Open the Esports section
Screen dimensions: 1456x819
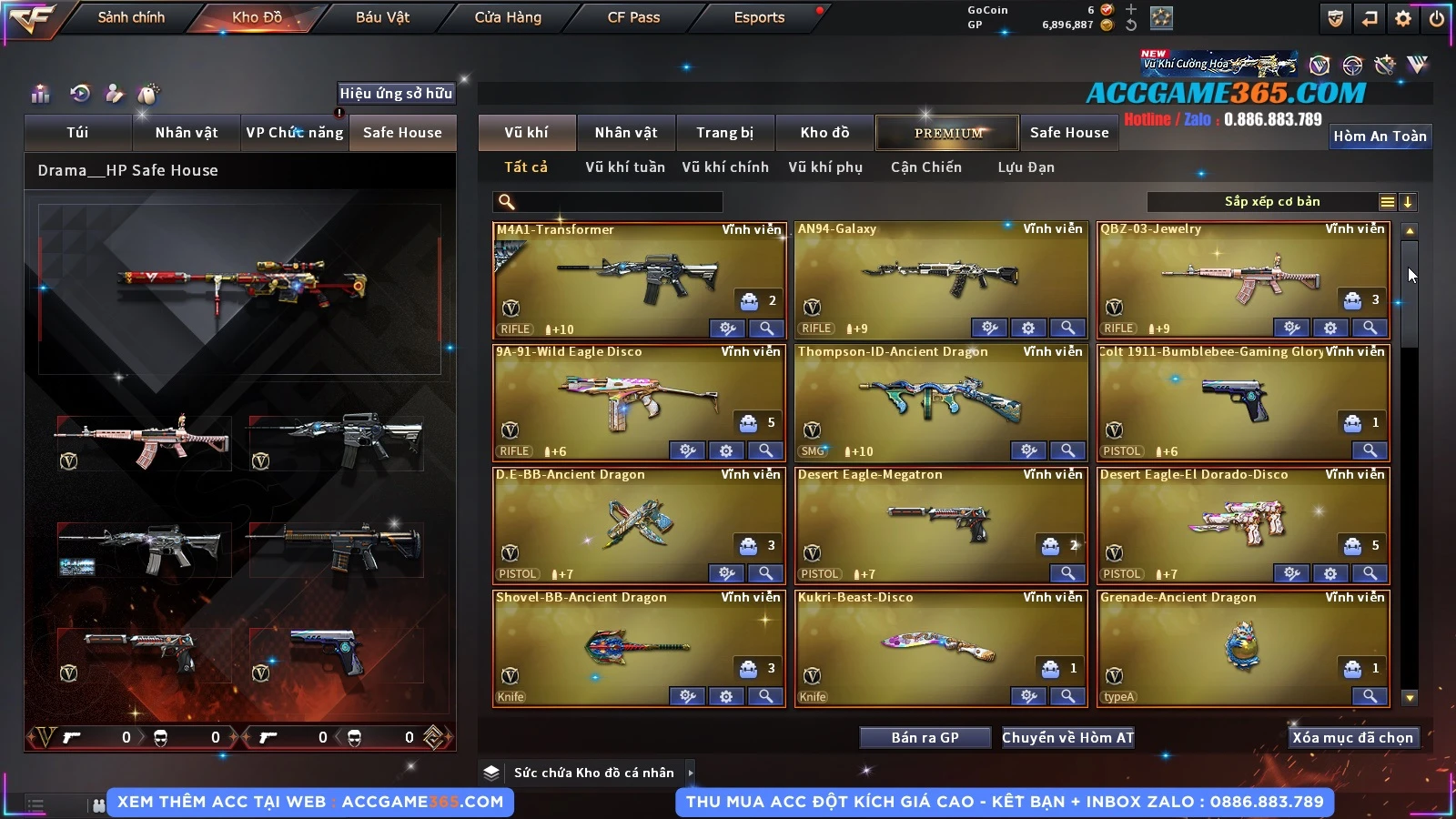point(759,17)
